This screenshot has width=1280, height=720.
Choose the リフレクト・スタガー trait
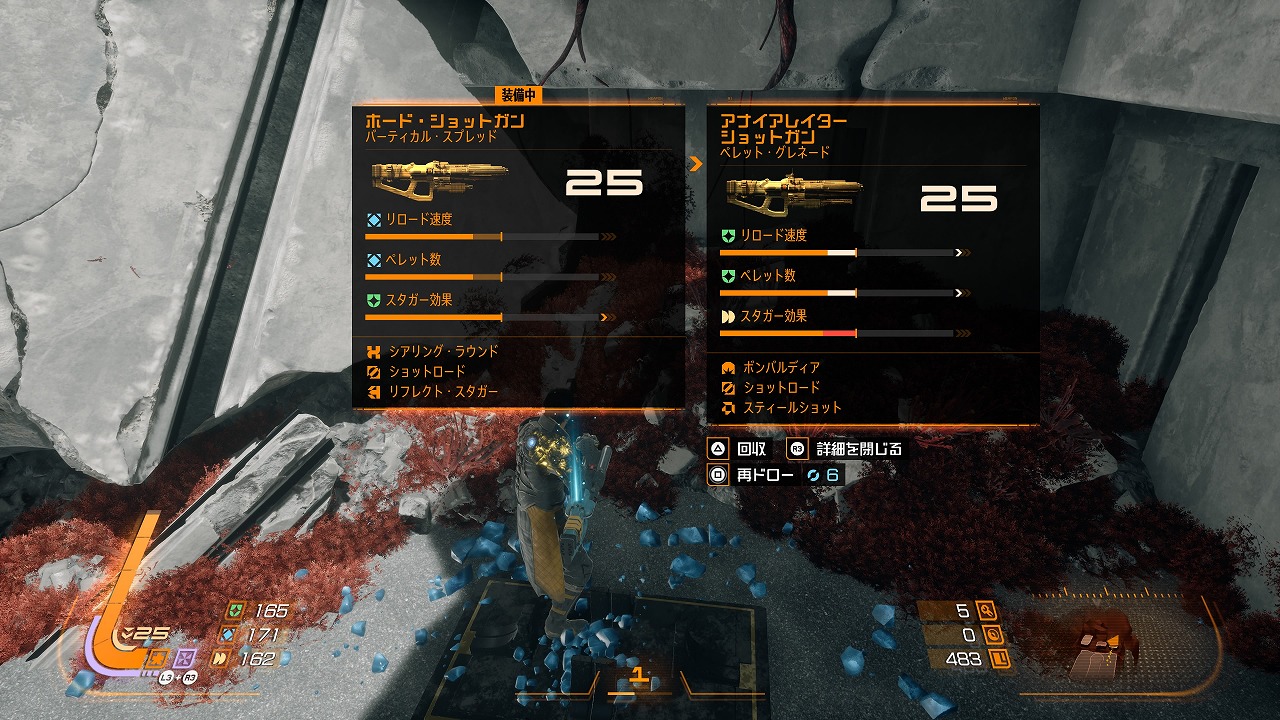pyautogui.click(x=444, y=392)
